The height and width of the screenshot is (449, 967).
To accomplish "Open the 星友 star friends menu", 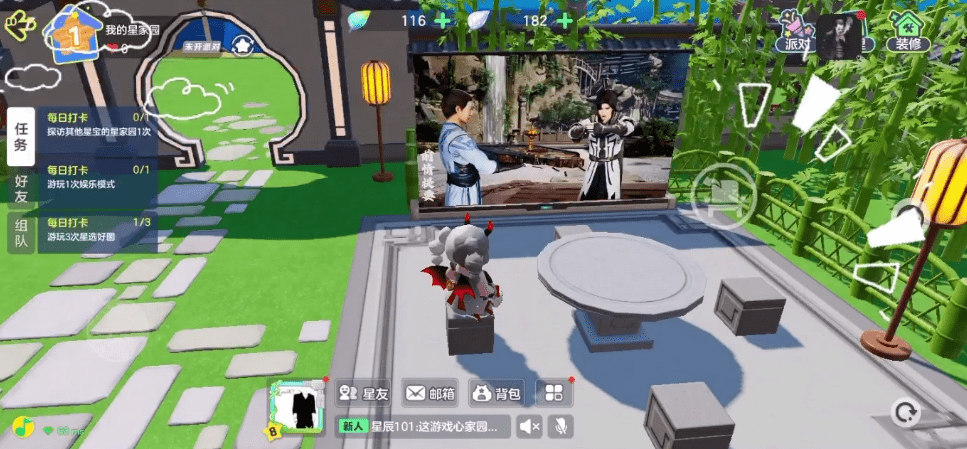I will [363, 393].
